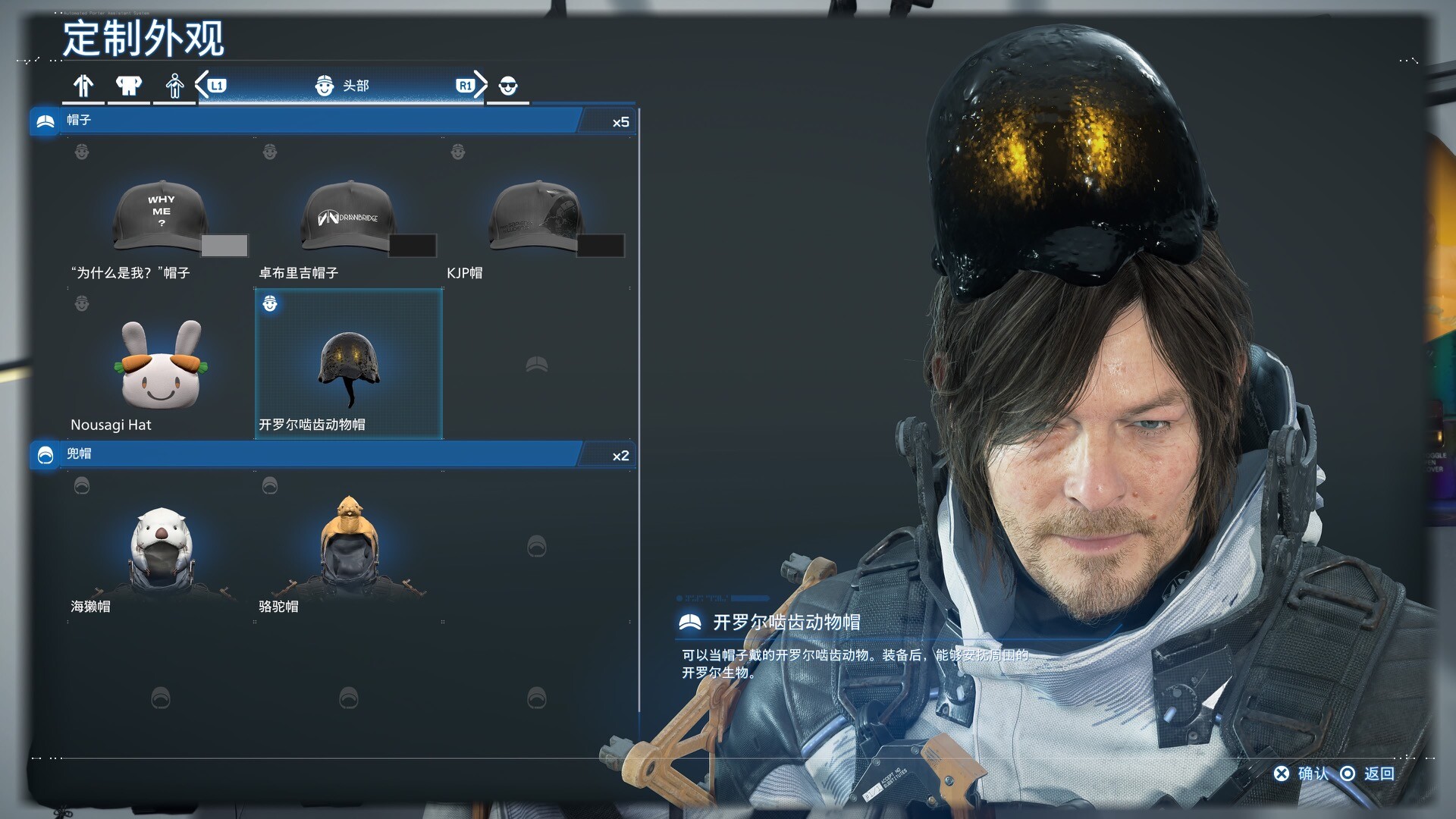The height and width of the screenshot is (819, 1456).
Task: Equip the Nousagi Hat
Action: click(x=161, y=366)
